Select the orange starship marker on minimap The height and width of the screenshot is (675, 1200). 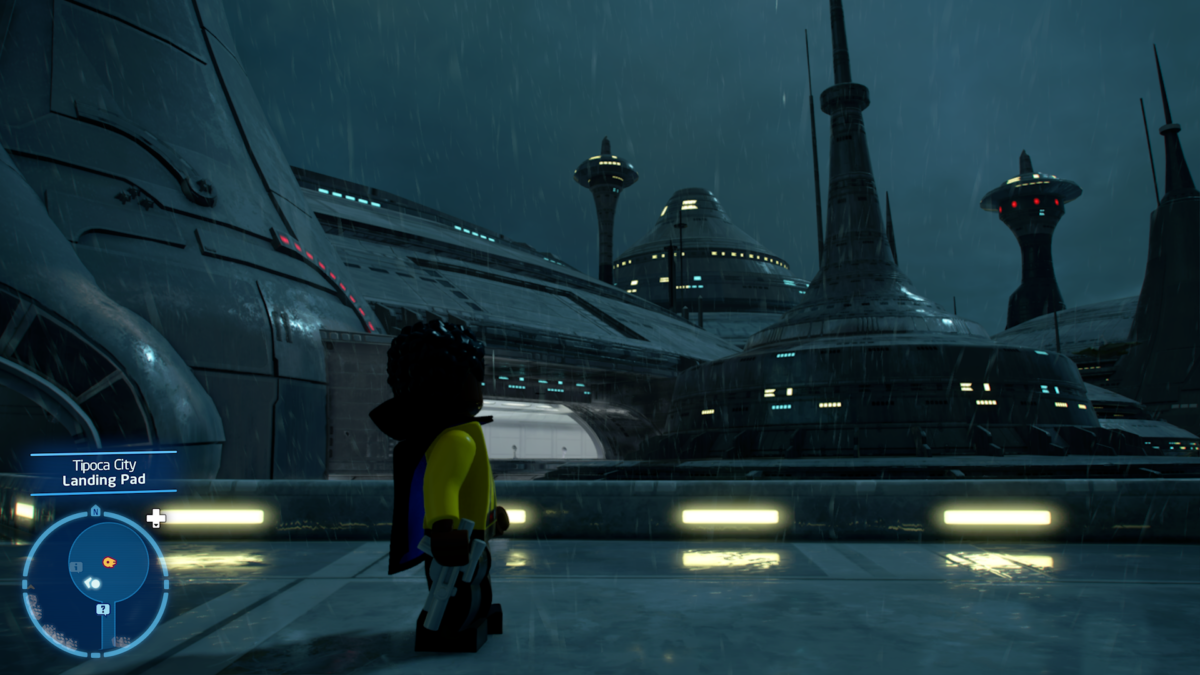pyautogui.click(x=108, y=562)
